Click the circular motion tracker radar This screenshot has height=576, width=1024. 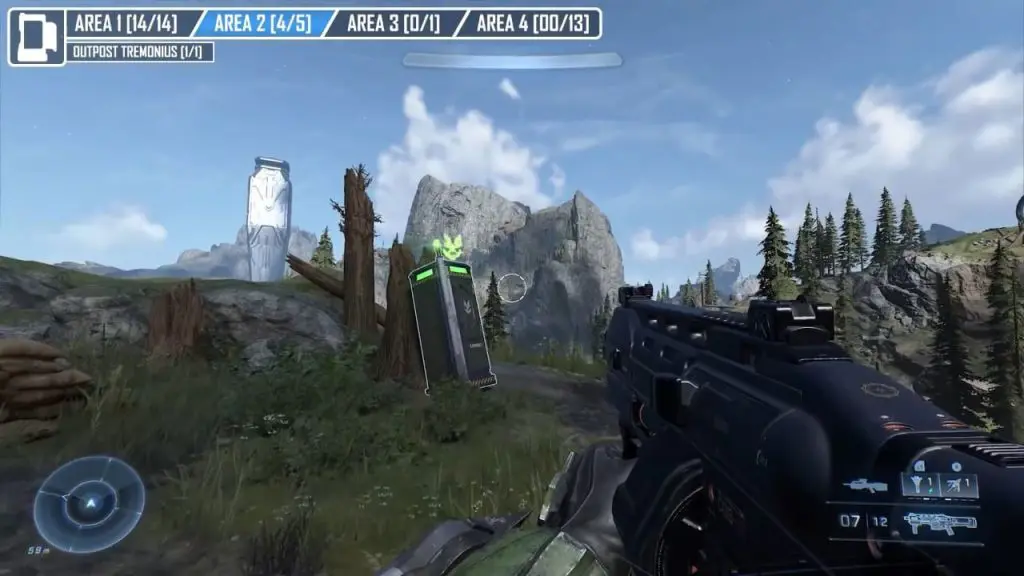pos(88,504)
